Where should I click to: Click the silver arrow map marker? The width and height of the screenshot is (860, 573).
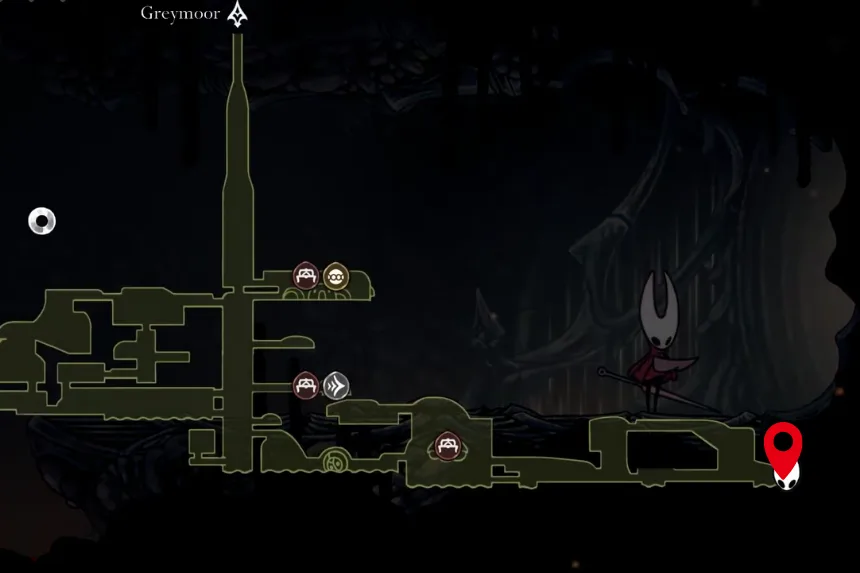click(336, 385)
